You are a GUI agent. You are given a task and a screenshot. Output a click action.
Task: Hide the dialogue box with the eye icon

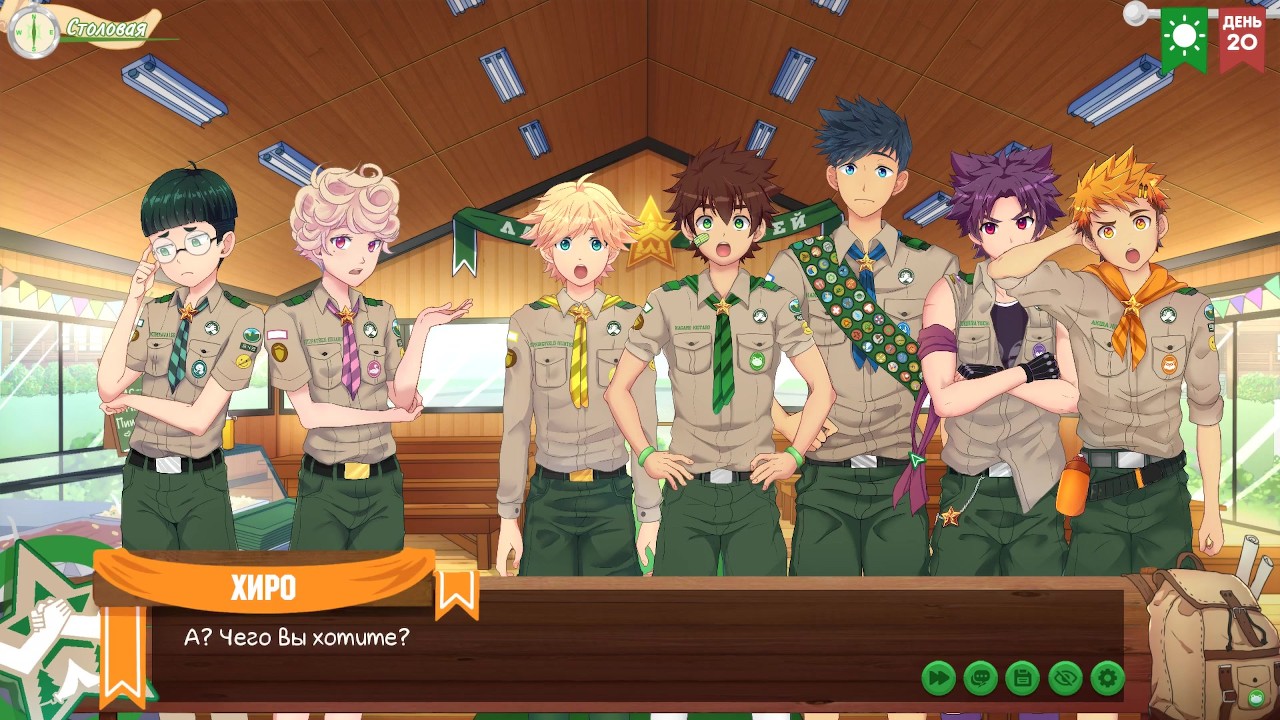(1065, 678)
